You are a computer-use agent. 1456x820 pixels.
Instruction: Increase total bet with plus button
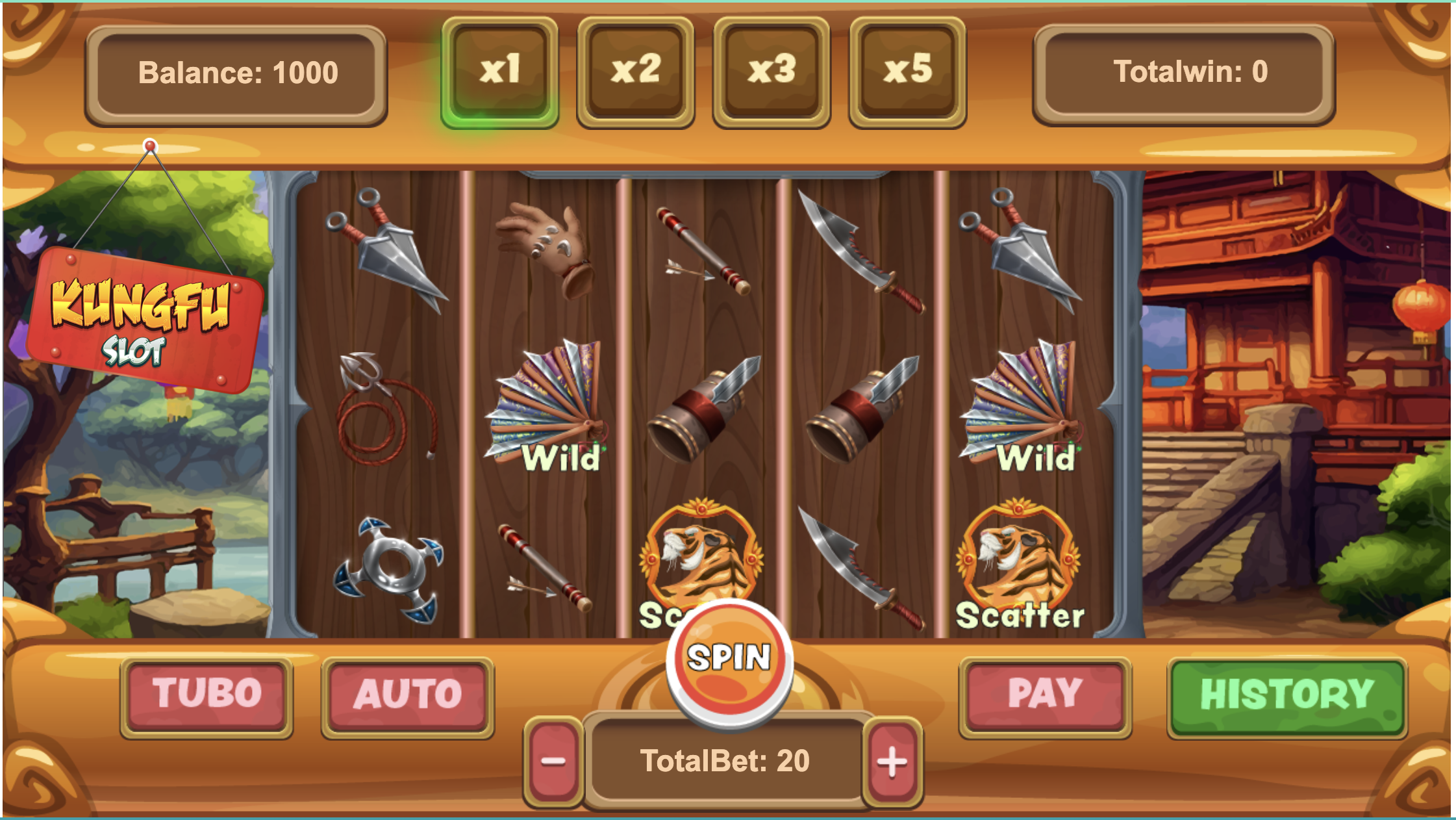(x=892, y=761)
